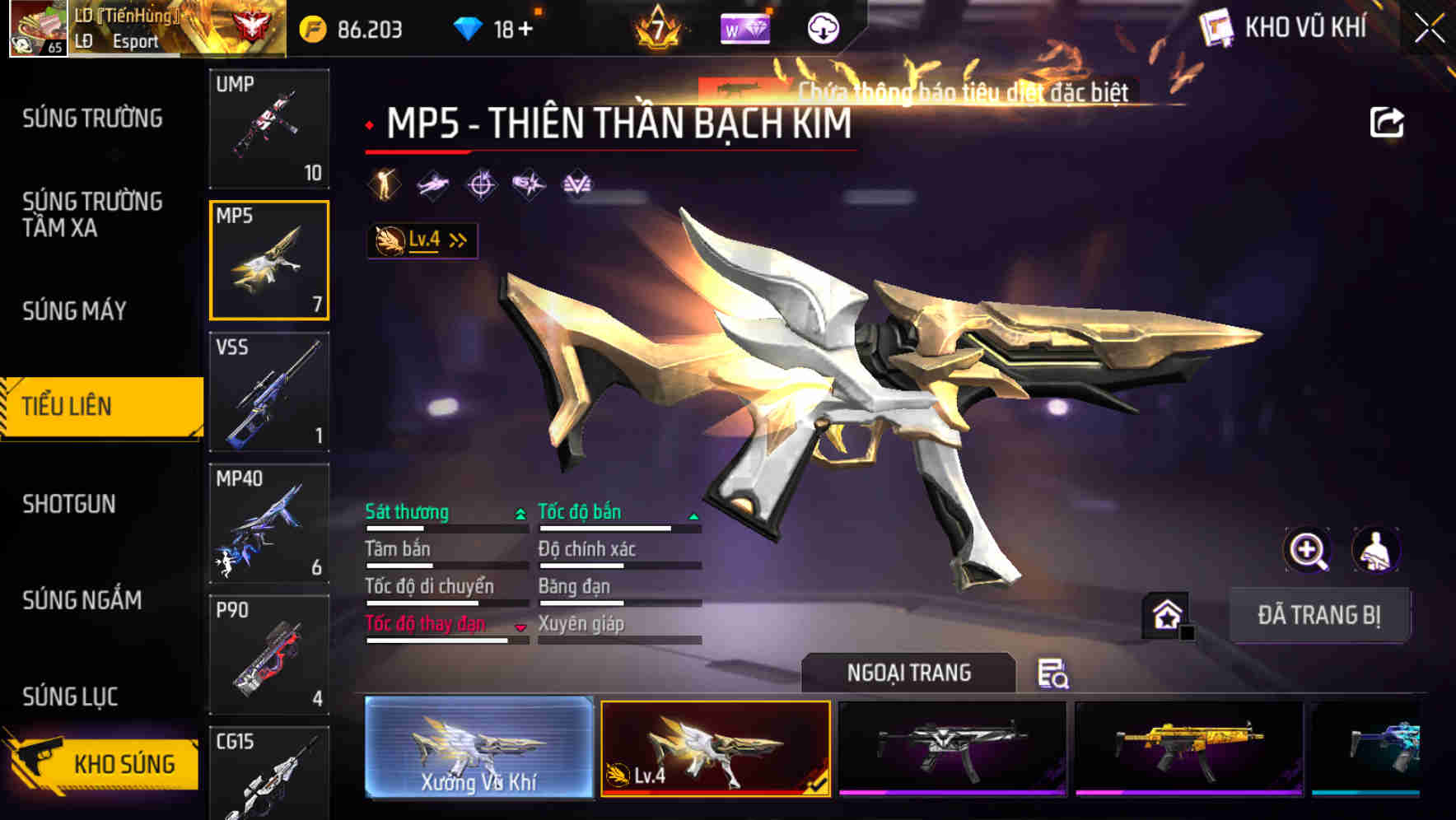Click the ĐÃ TRANG BỊ button
The width and height of the screenshot is (1456, 820).
click(1321, 614)
